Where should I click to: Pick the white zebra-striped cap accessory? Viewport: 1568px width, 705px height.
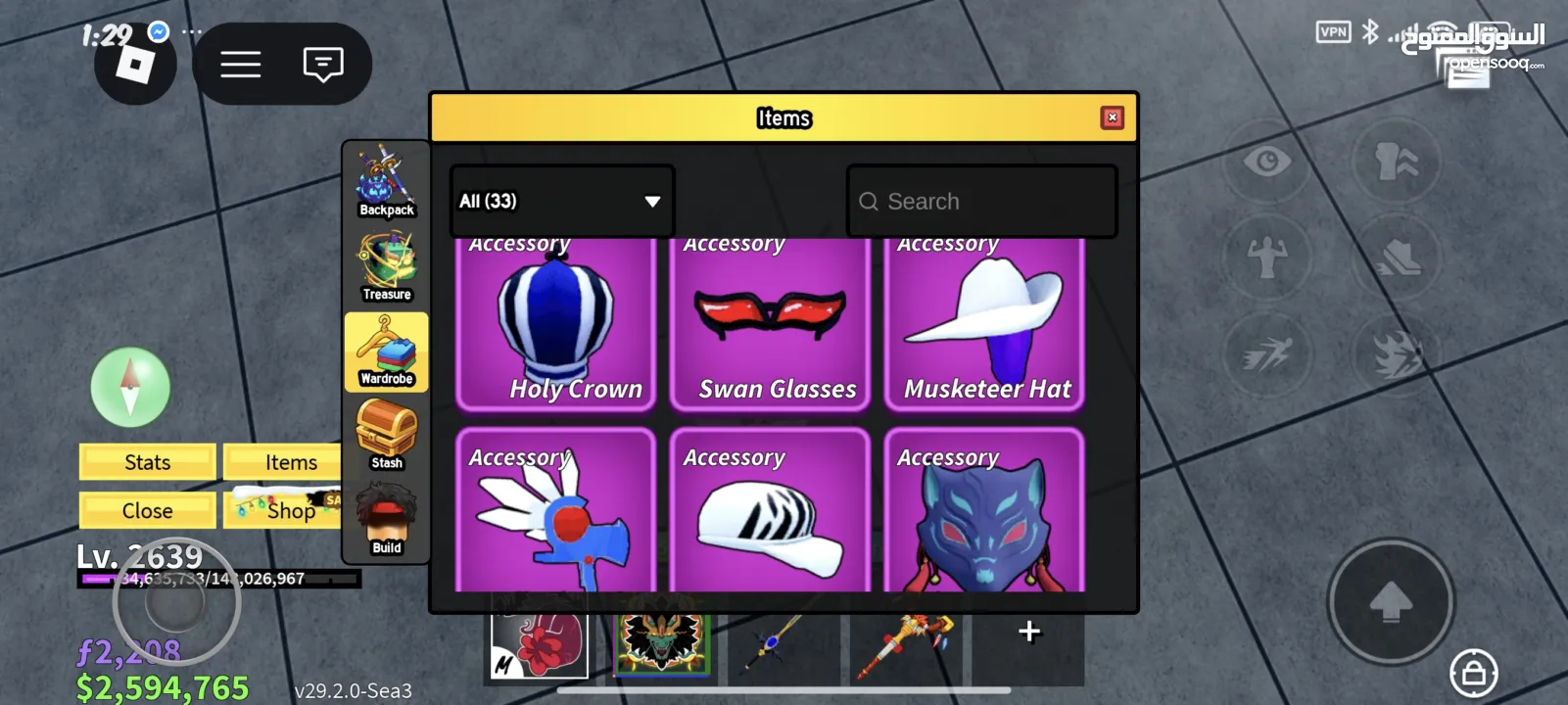(770, 514)
